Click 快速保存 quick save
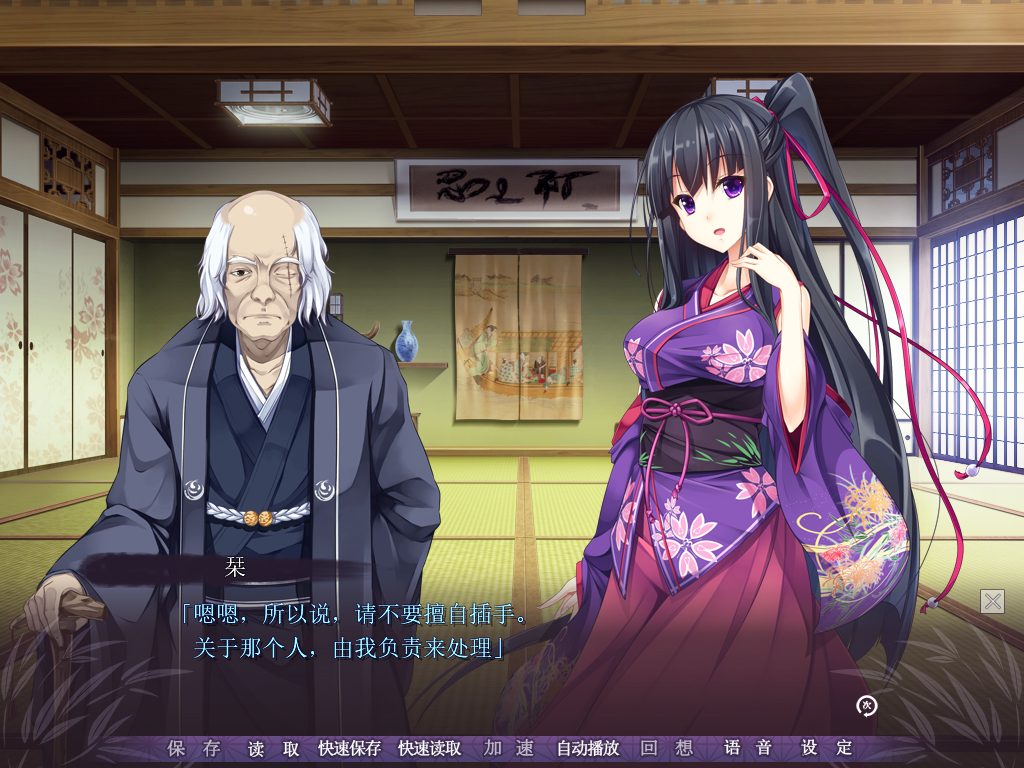Image resolution: width=1024 pixels, height=768 pixels. (349, 748)
